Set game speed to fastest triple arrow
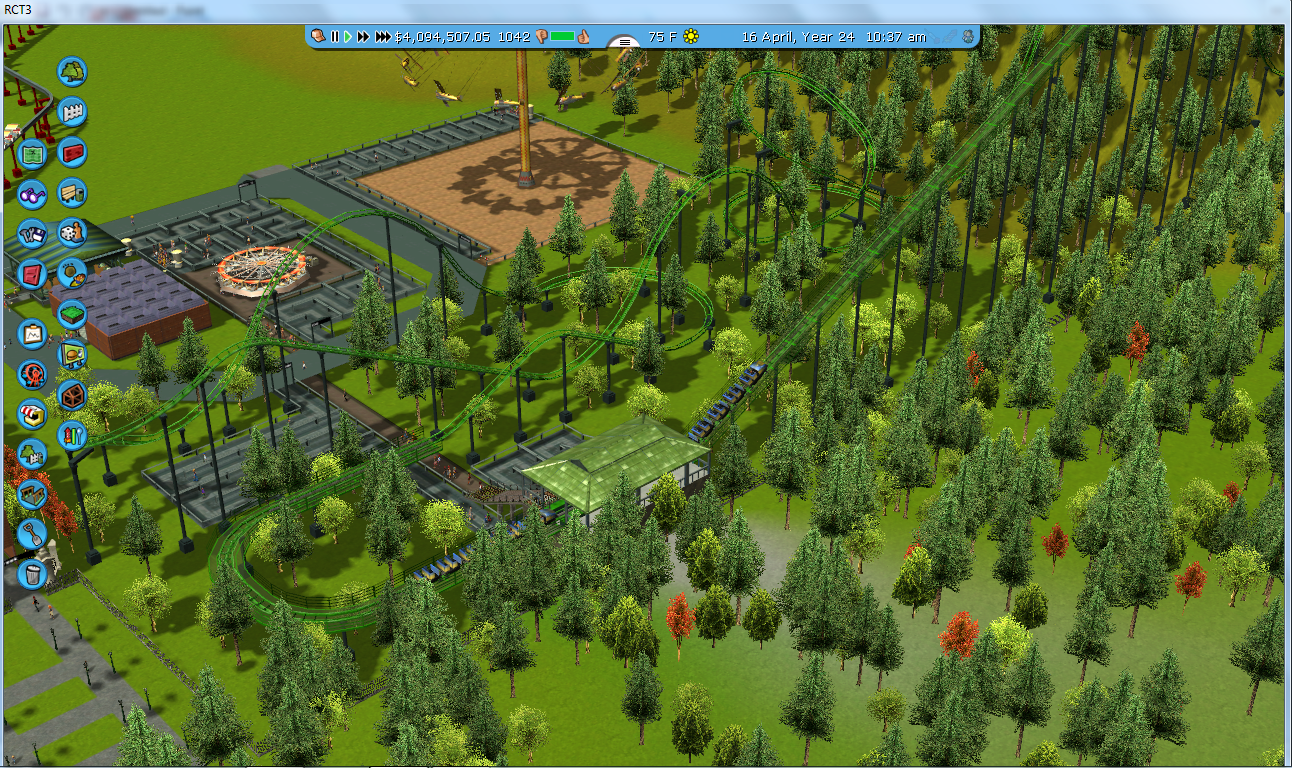The image size is (1292, 768). [383, 37]
